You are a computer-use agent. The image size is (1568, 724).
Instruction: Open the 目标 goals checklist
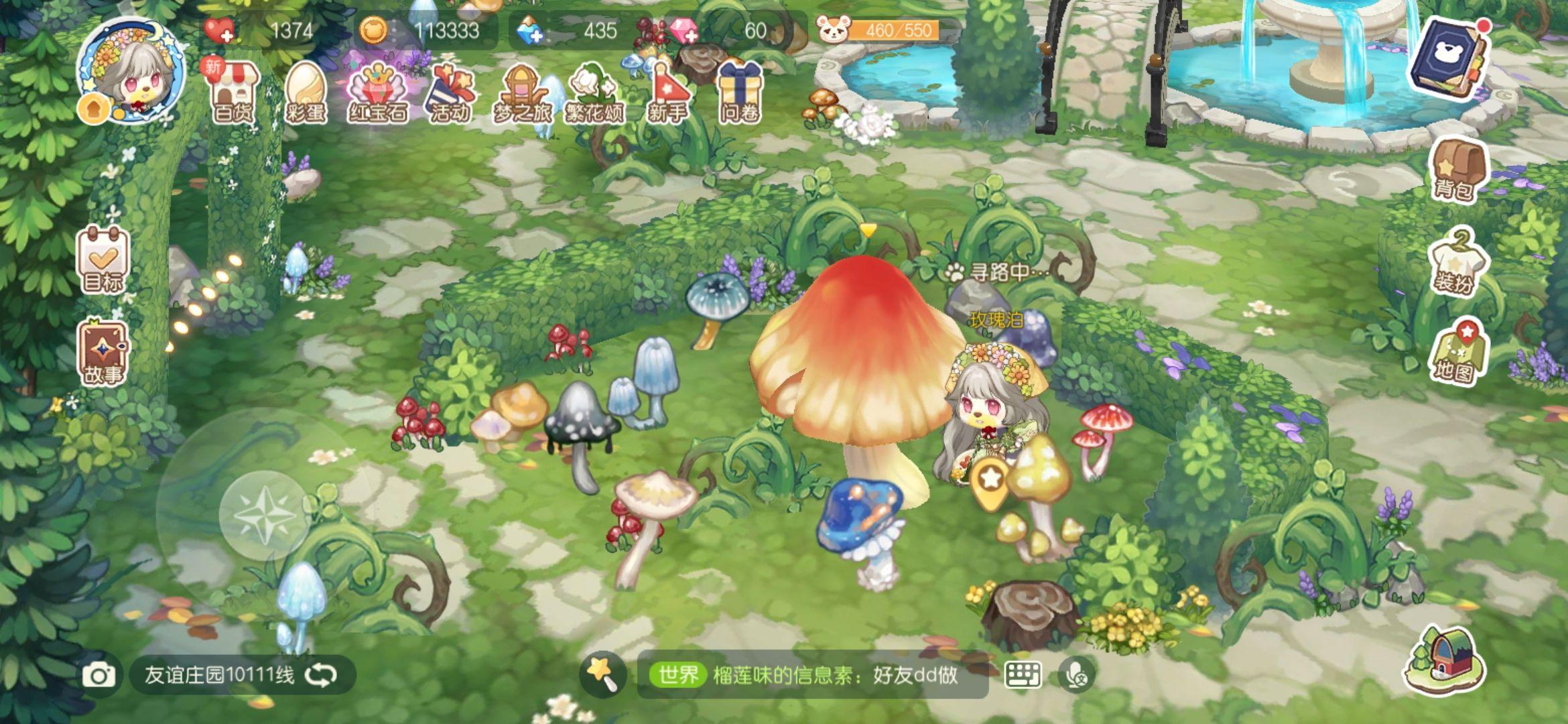tap(103, 259)
